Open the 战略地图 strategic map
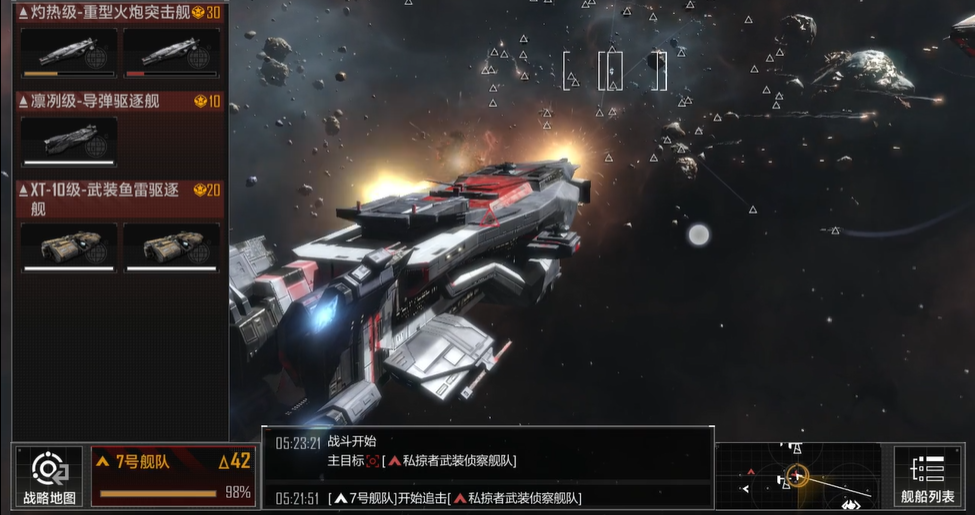Viewport: 975px width, 515px height. click(49, 476)
